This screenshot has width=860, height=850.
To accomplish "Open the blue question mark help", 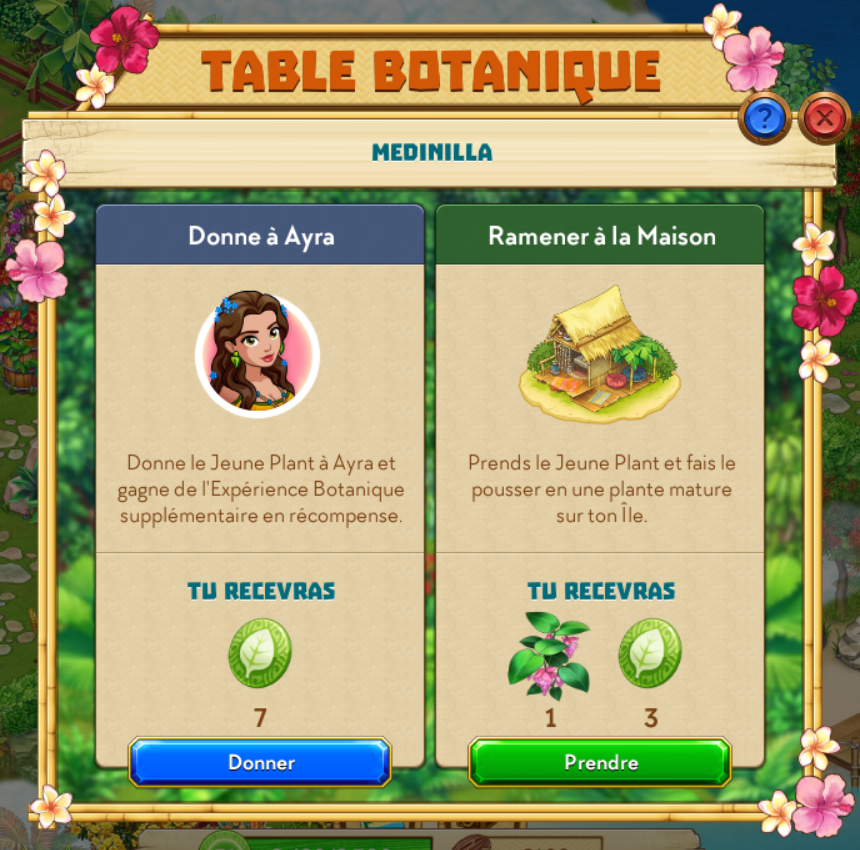I will pyautogui.click(x=765, y=120).
